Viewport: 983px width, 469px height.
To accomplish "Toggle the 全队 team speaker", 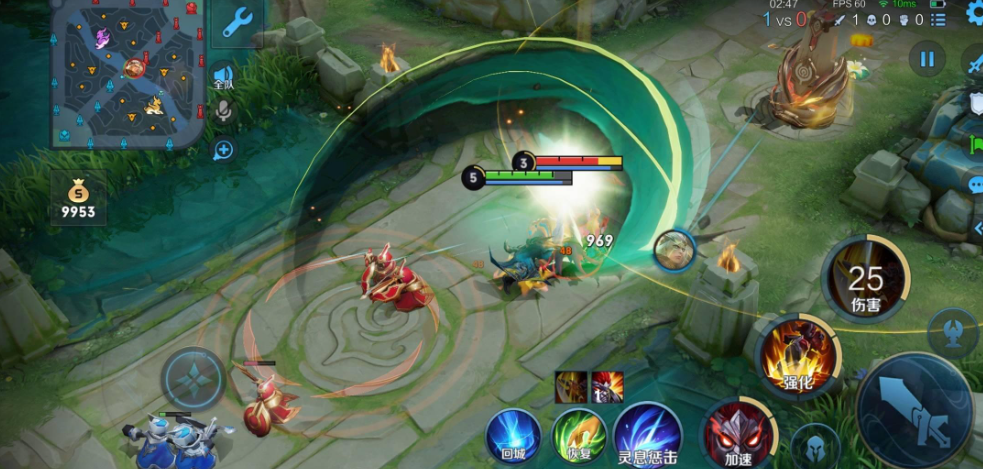I will [x=223, y=77].
